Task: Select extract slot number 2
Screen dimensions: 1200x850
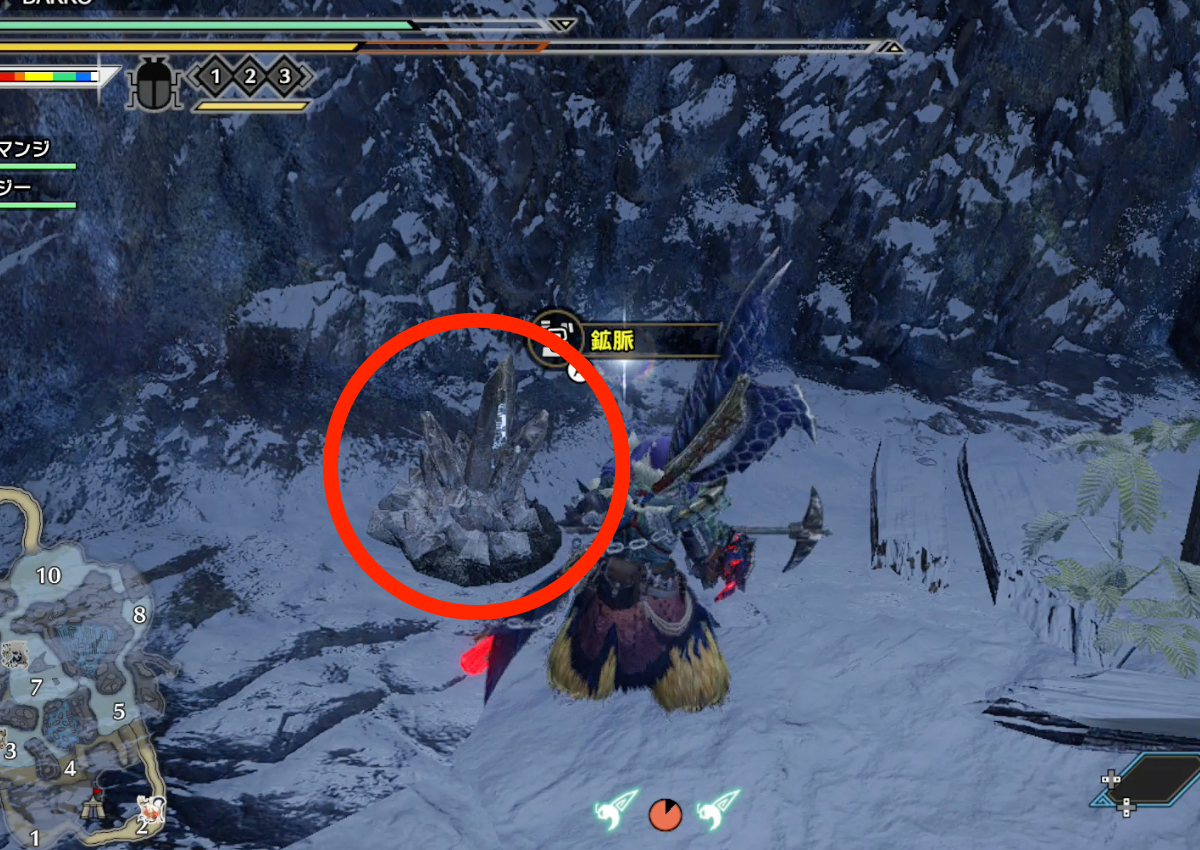Action: click(x=250, y=76)
